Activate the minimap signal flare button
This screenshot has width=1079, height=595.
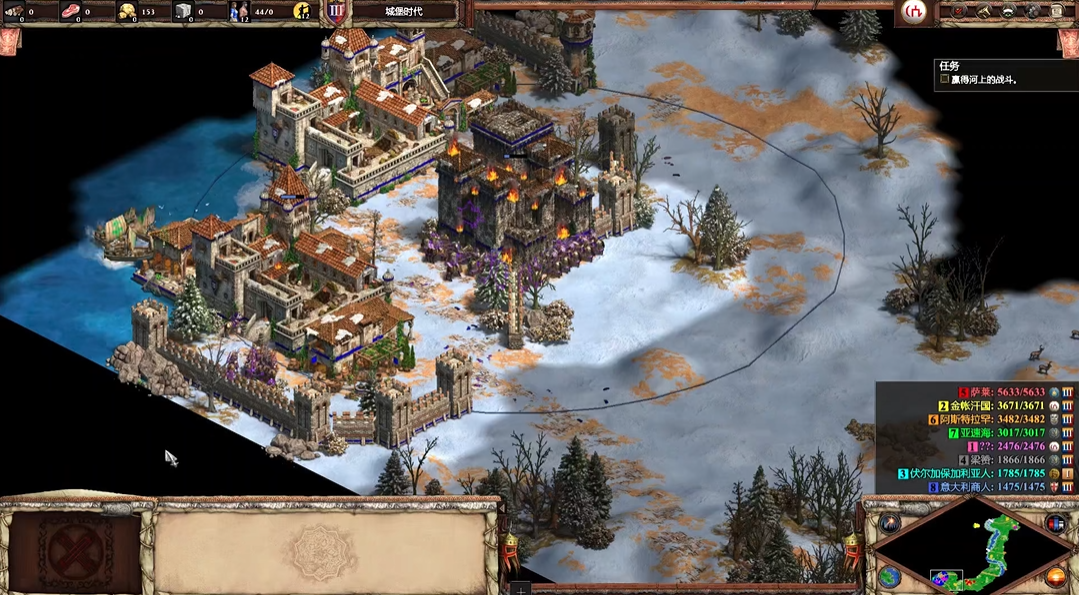tap(890, 522)
